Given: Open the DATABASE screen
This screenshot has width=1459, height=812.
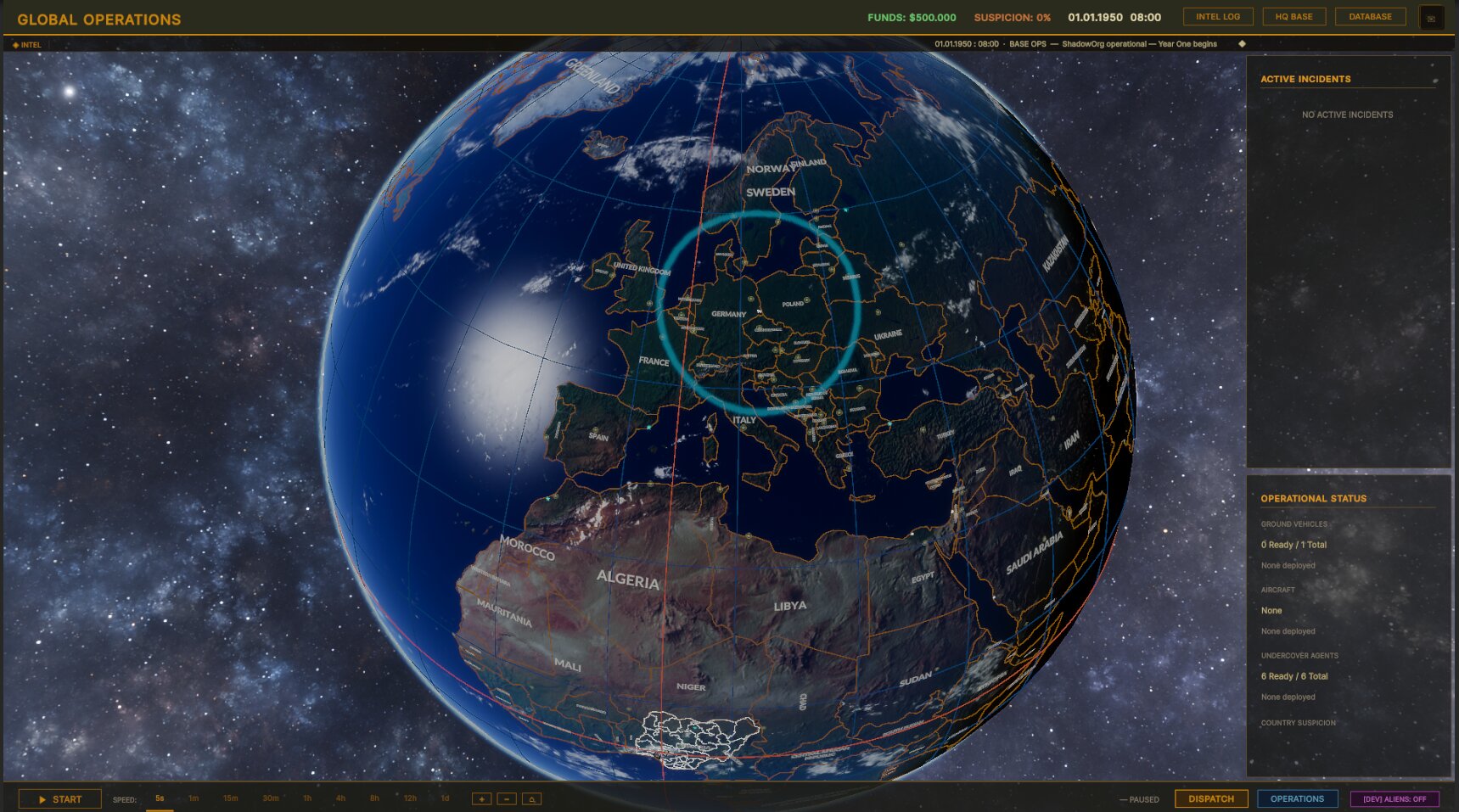Looking at the screenshot, I should pos(1369,16).
